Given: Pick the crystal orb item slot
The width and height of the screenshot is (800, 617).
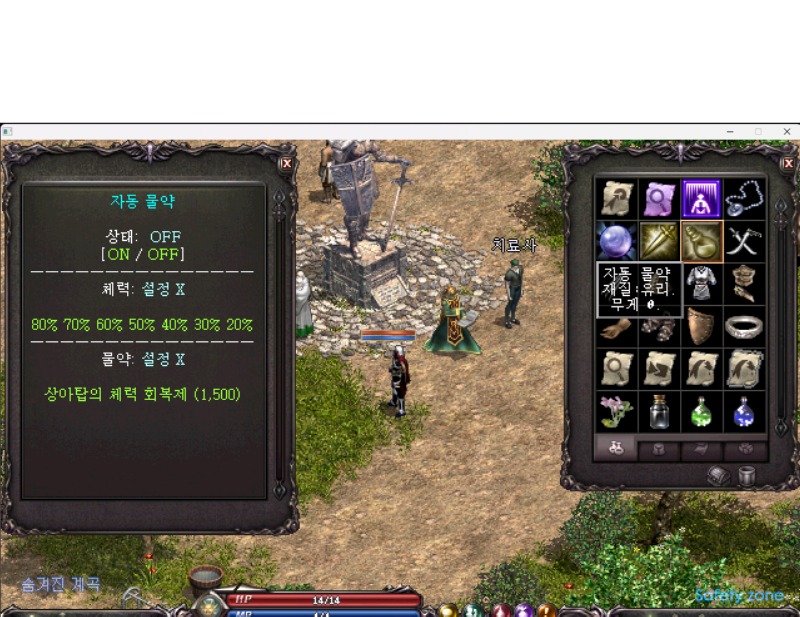Looking at the screenshot, I should click(x=615, y=241).
